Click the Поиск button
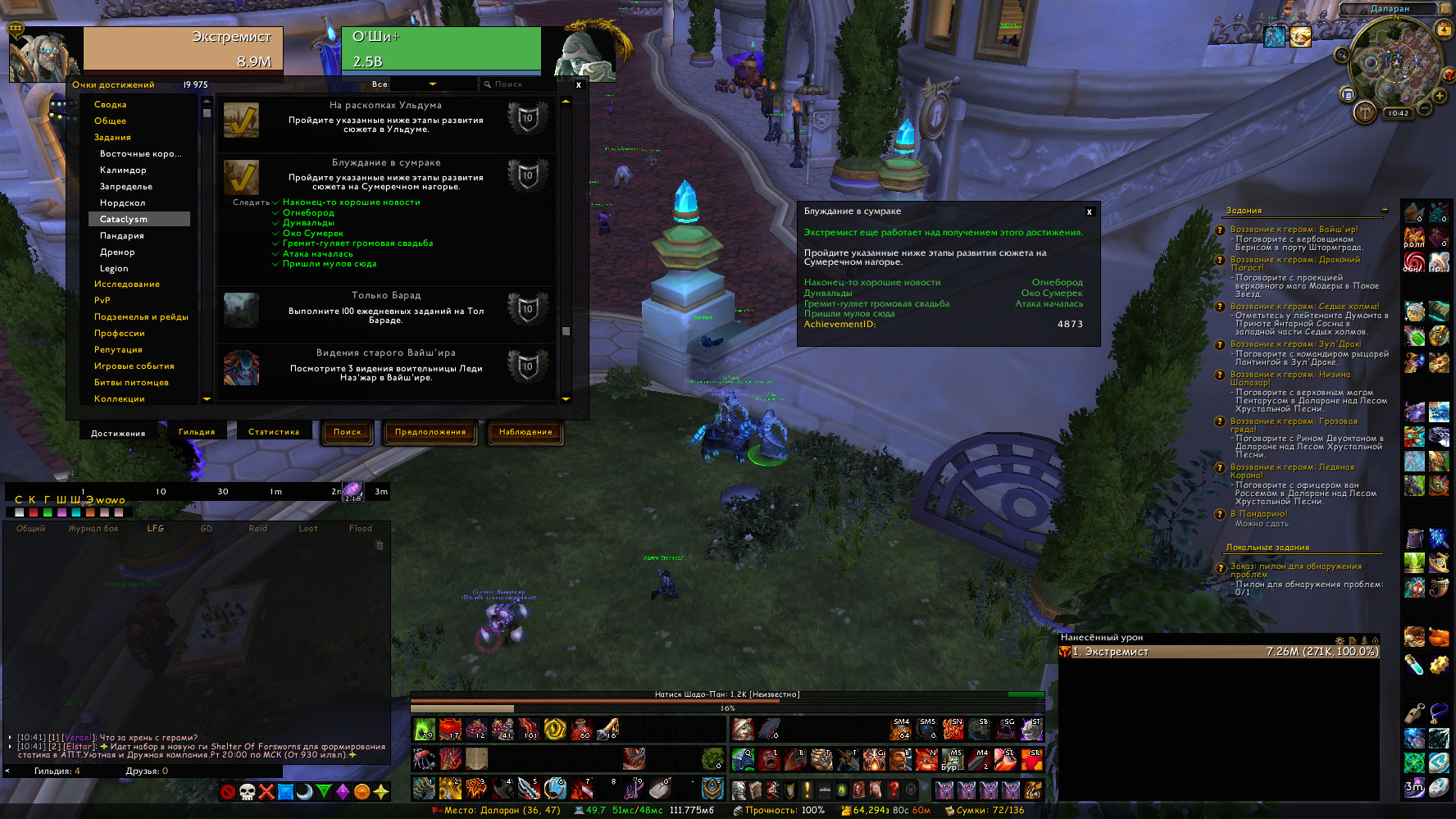 (348, 432)
